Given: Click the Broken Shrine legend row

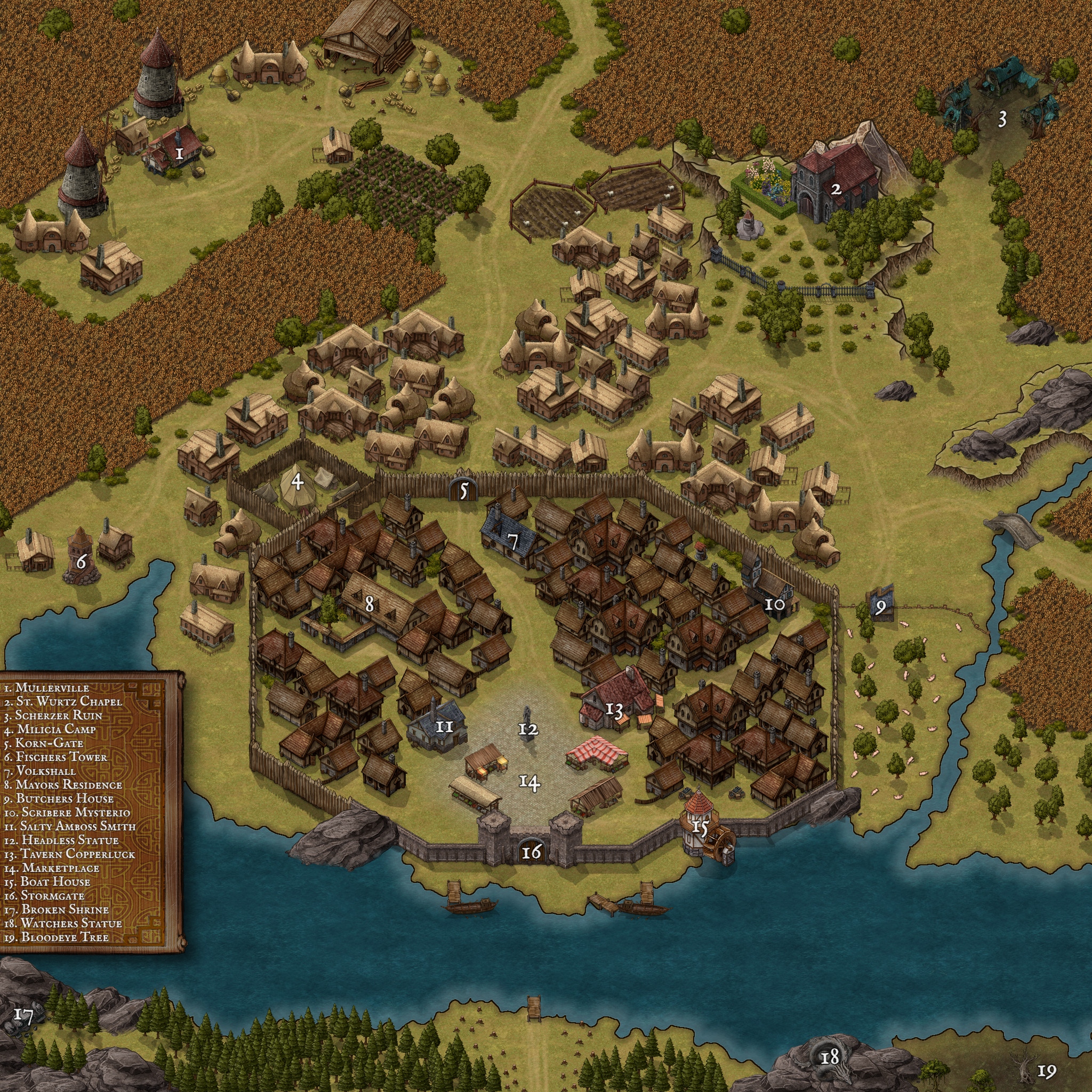Looking at the screenshot, I should [57, 910].
